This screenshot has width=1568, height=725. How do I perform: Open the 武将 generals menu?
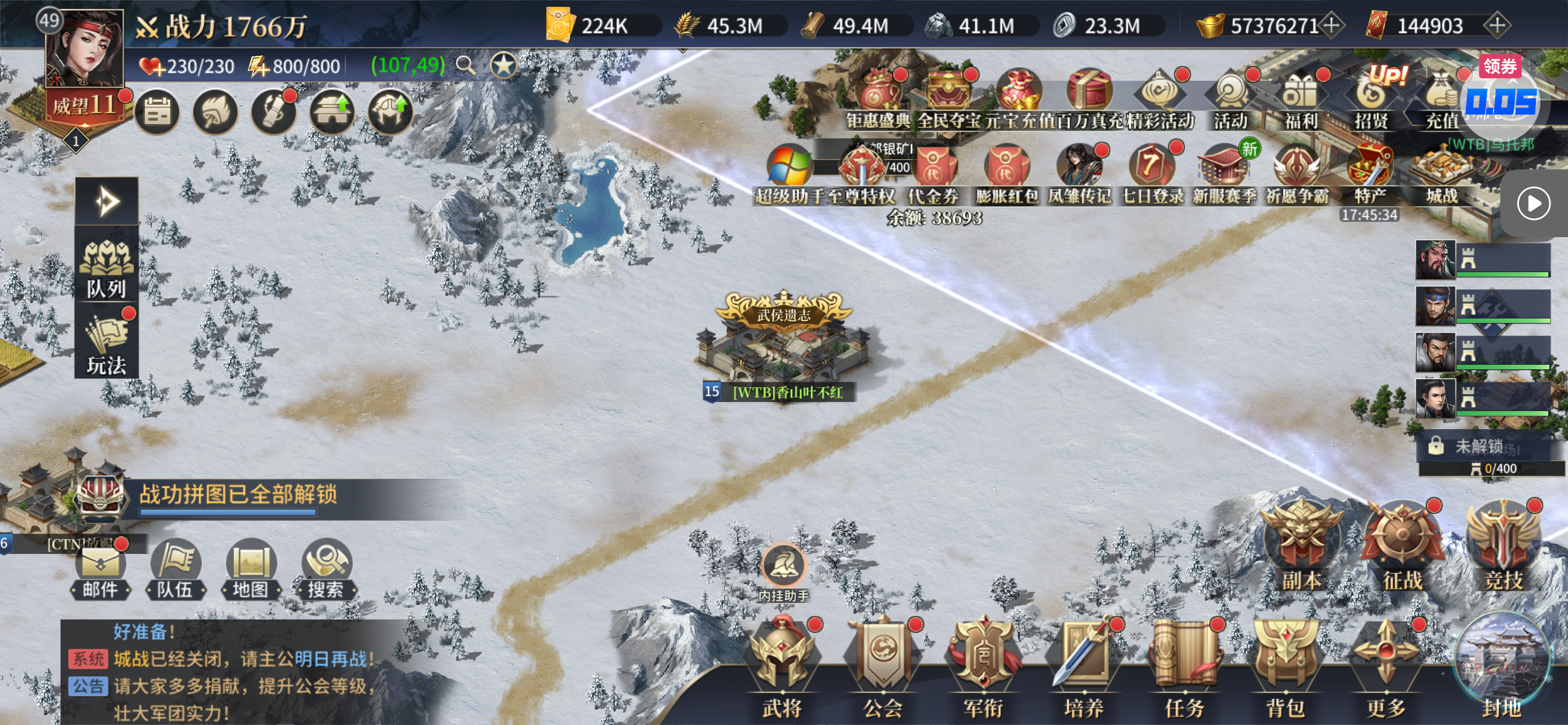[782, 665]
